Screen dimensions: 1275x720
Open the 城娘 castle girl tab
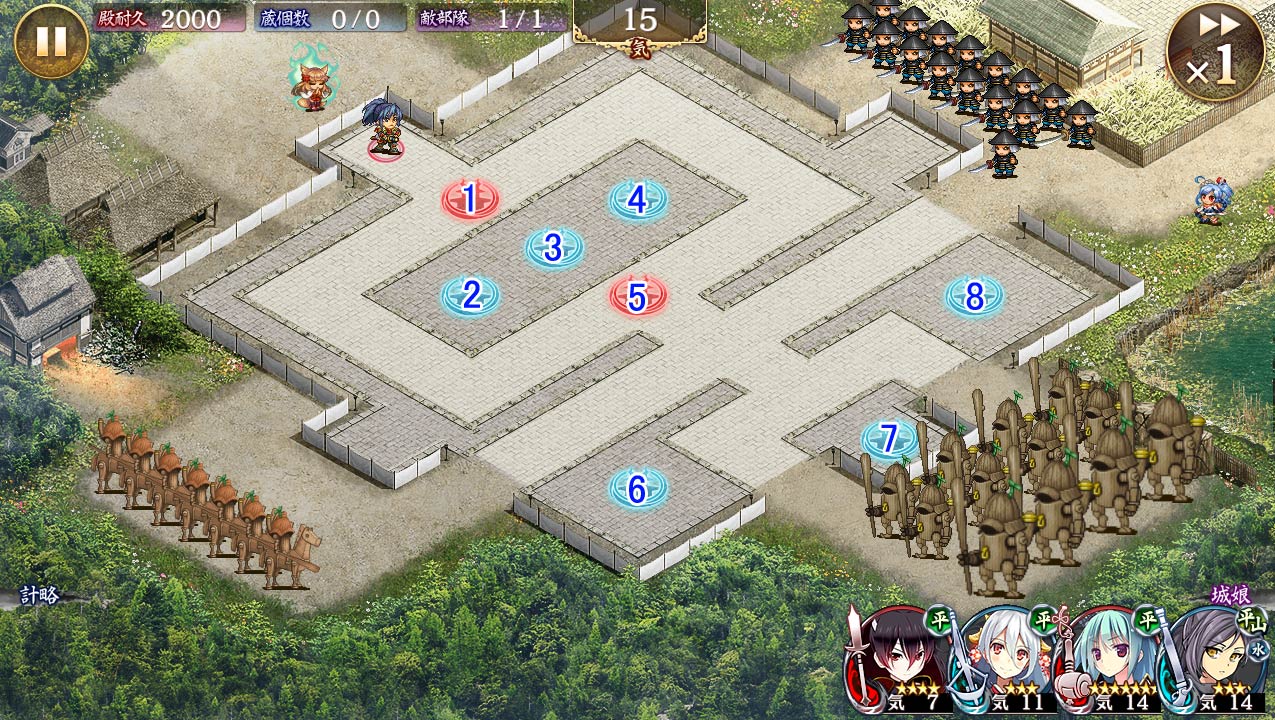pyautogui.click(x=1230, y=595)
